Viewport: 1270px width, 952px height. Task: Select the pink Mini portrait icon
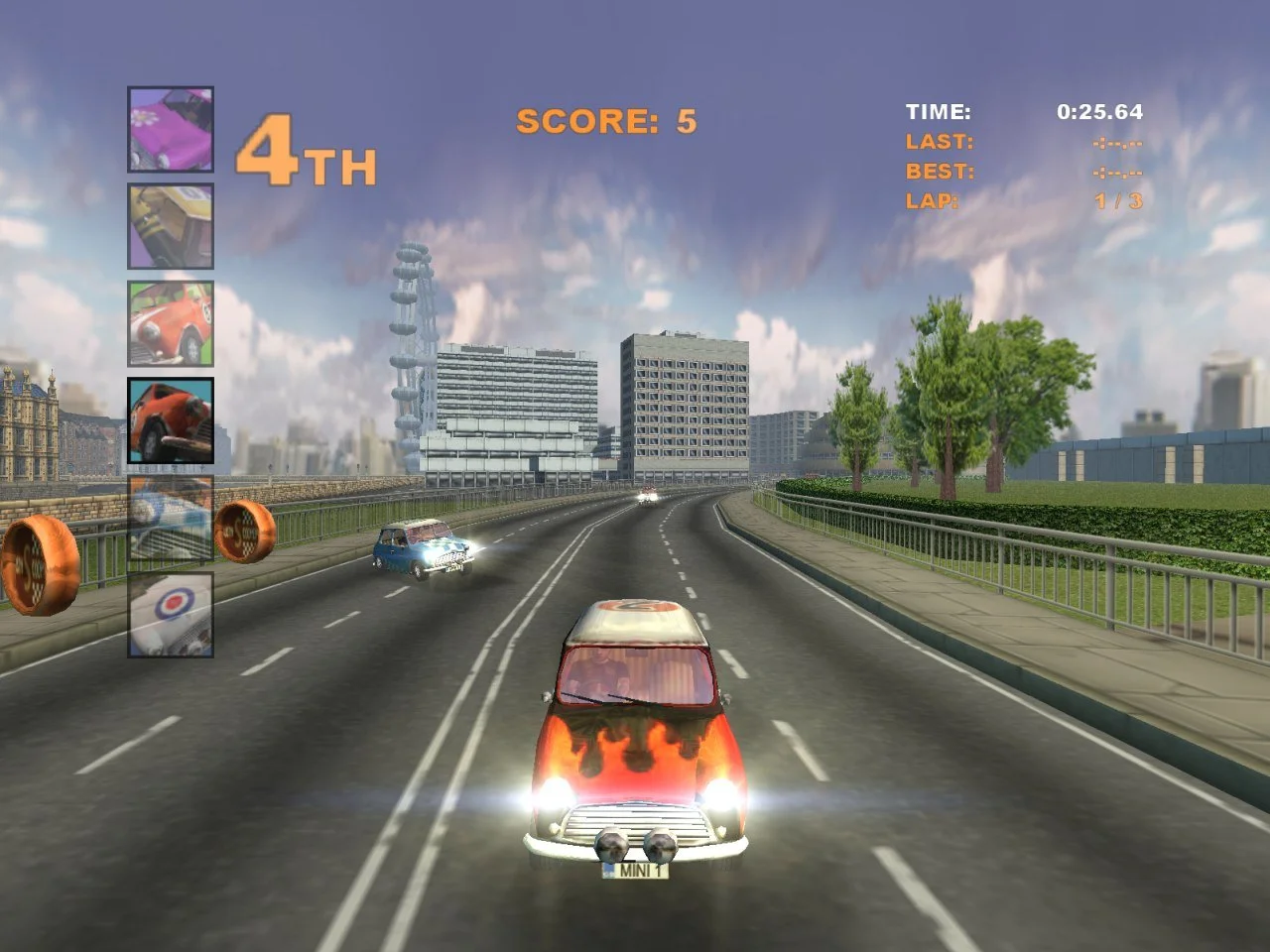coord(169,129)
